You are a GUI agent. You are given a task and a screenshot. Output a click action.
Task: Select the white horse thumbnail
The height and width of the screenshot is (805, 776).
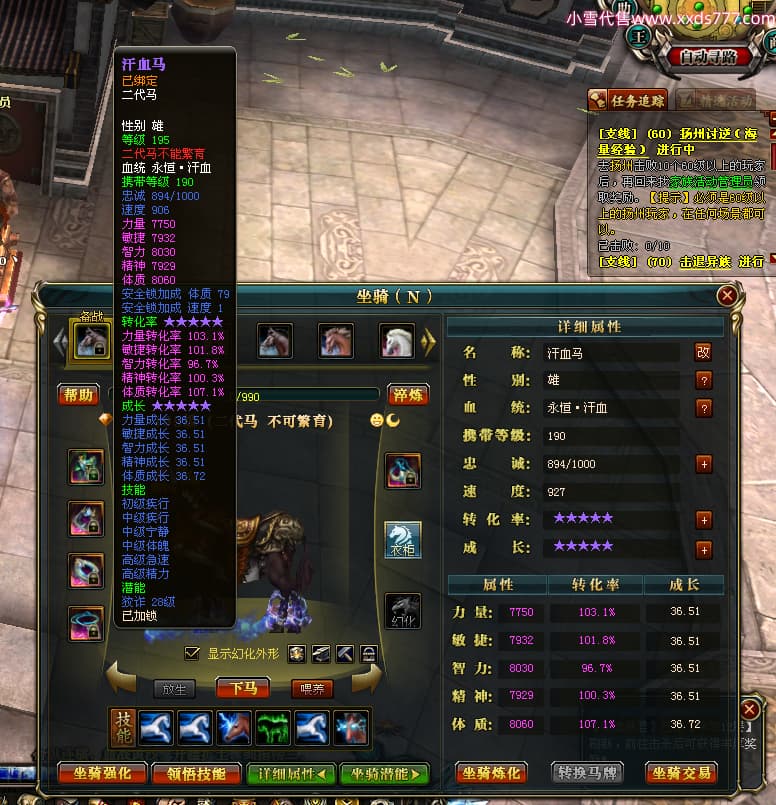tap(396, 341)
